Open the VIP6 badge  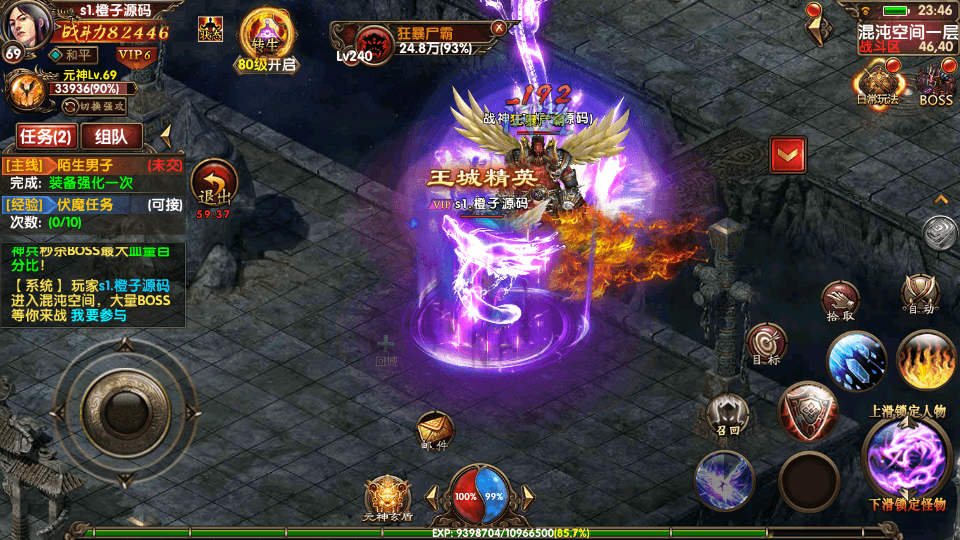[134, 55]
